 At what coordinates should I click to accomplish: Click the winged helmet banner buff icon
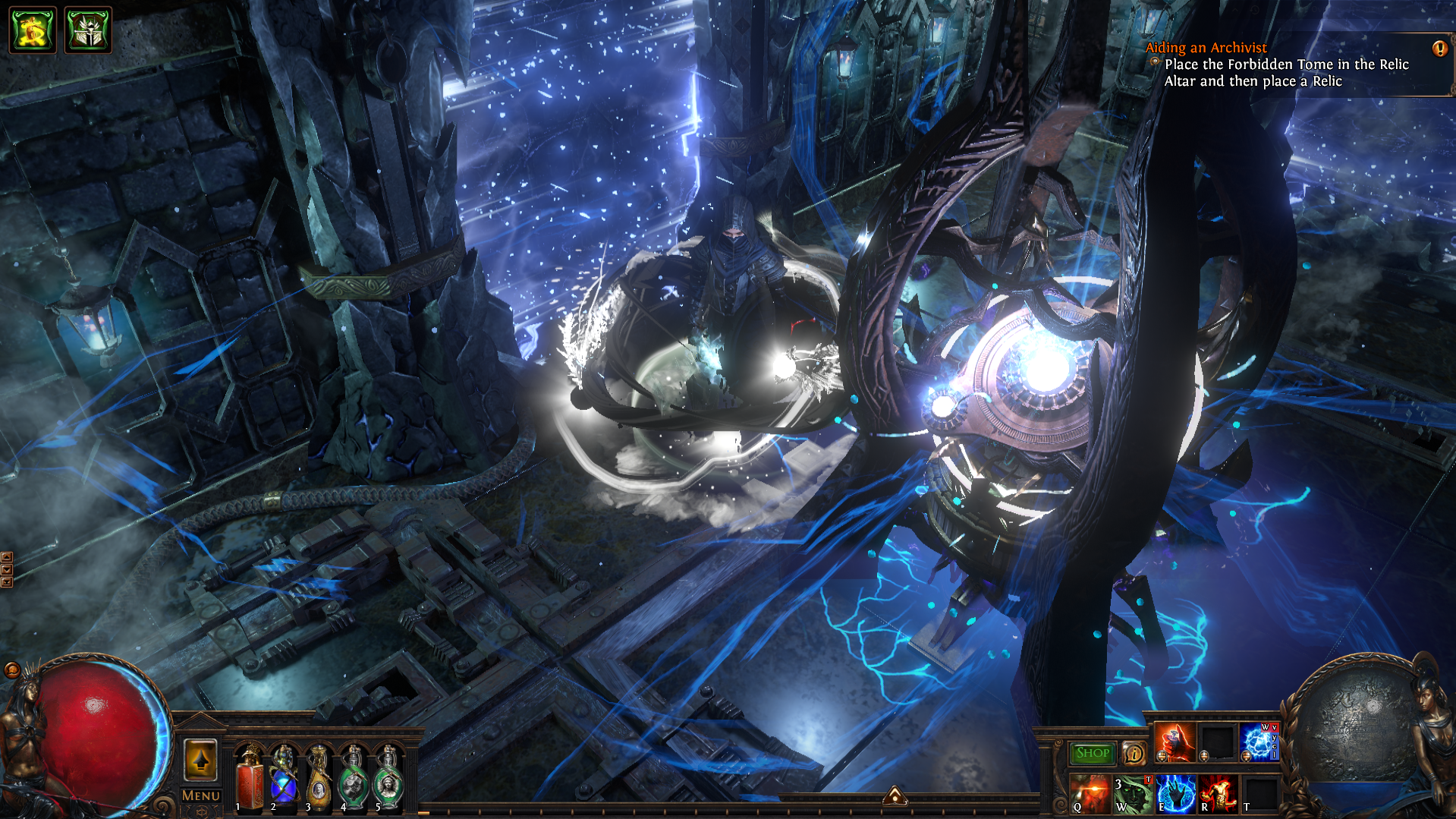[88, 30]
